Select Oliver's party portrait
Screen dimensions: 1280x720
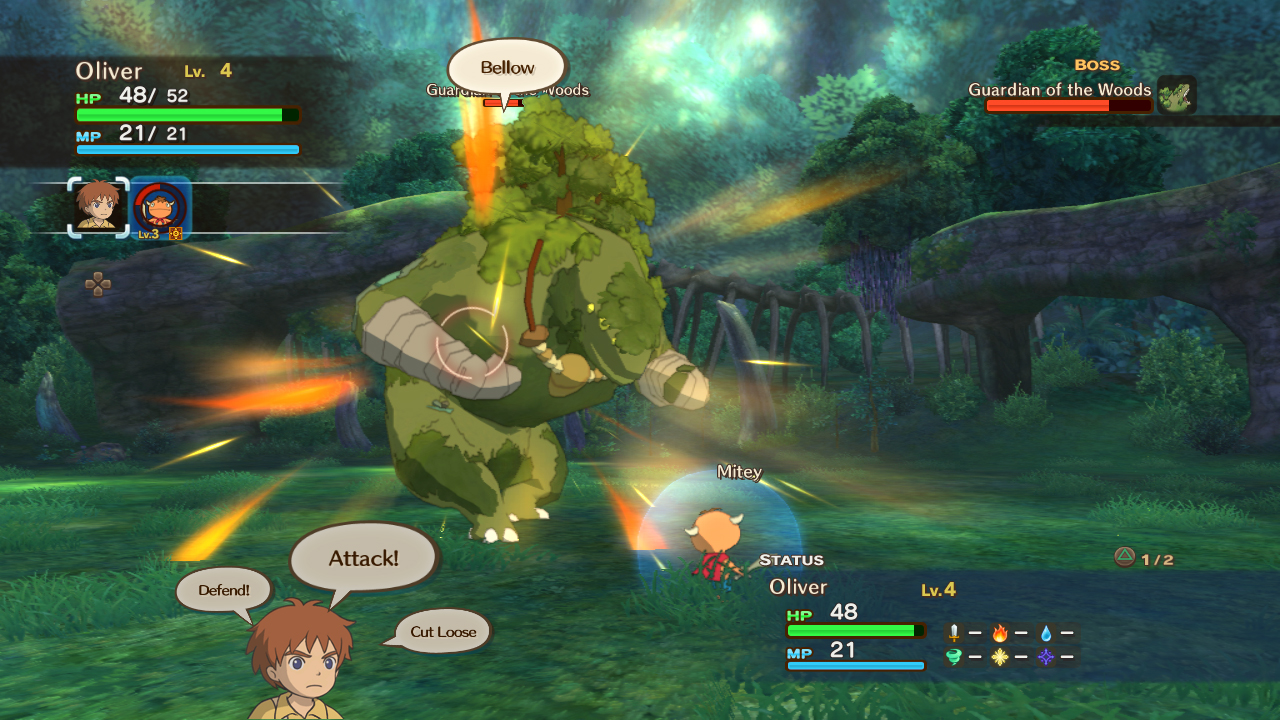click(96, 208)
